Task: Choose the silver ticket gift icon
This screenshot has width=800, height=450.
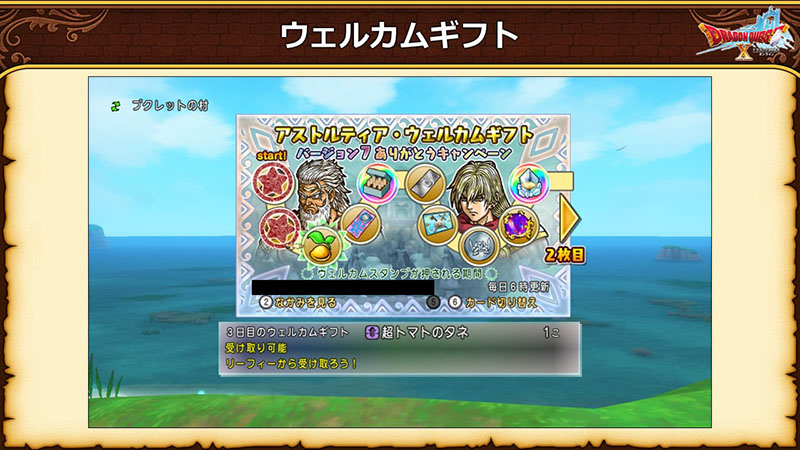Action: click(x=424, y=183)
